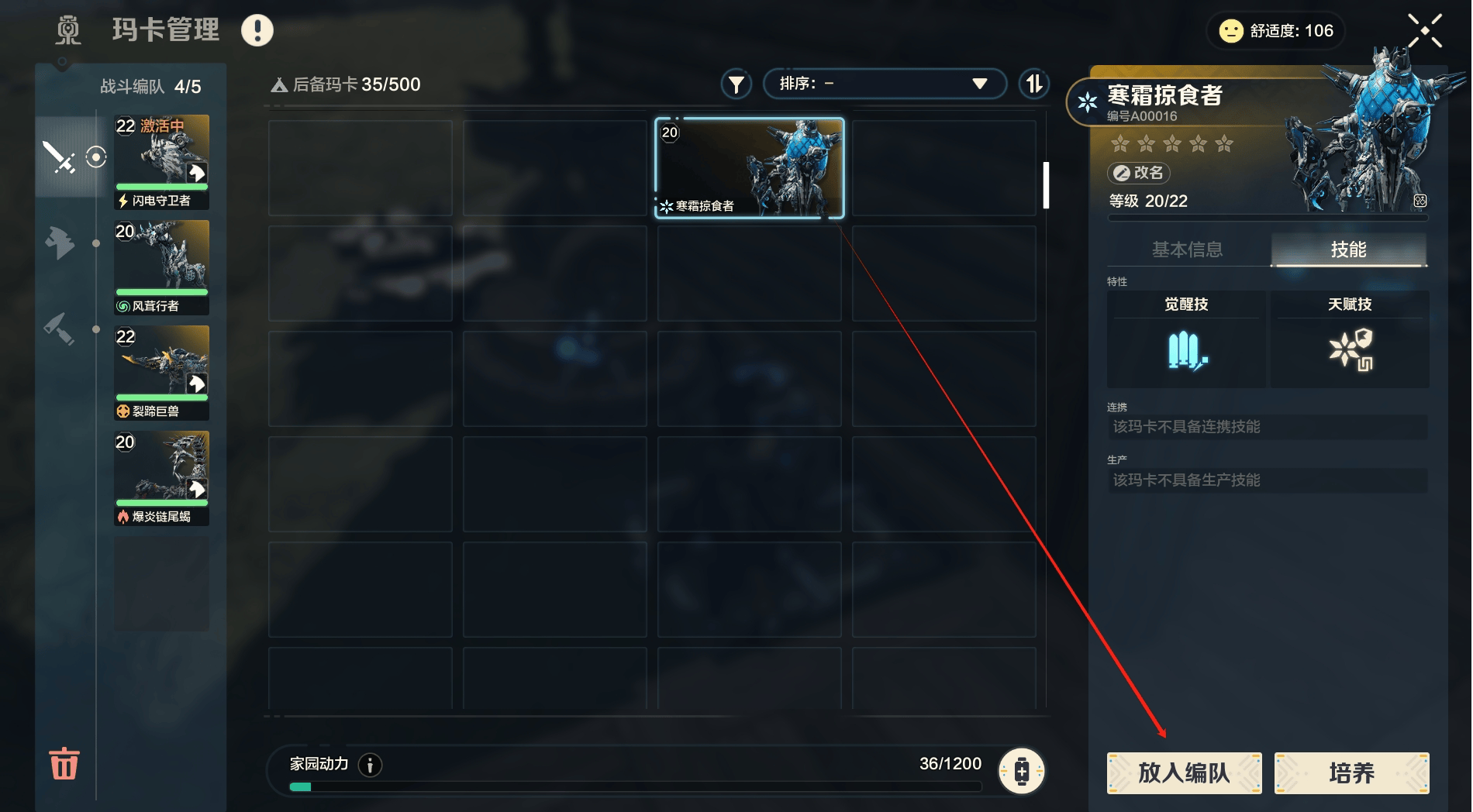Choose team member 风茸行者
The height and width of the screenshot is (812, 1473).
pyautogui.click(x=162, y=267)
